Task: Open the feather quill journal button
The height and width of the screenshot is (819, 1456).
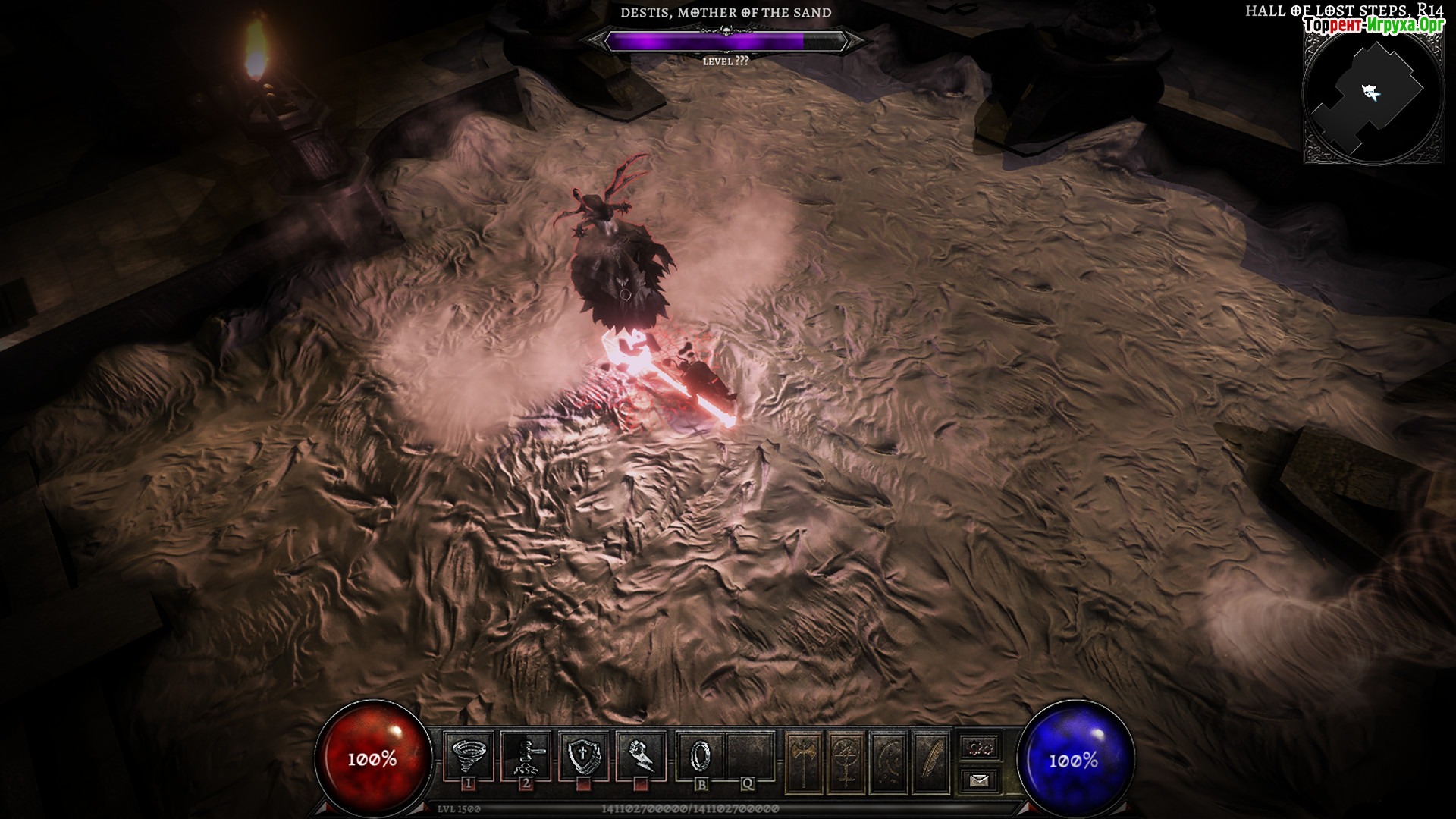Action: 931,761
